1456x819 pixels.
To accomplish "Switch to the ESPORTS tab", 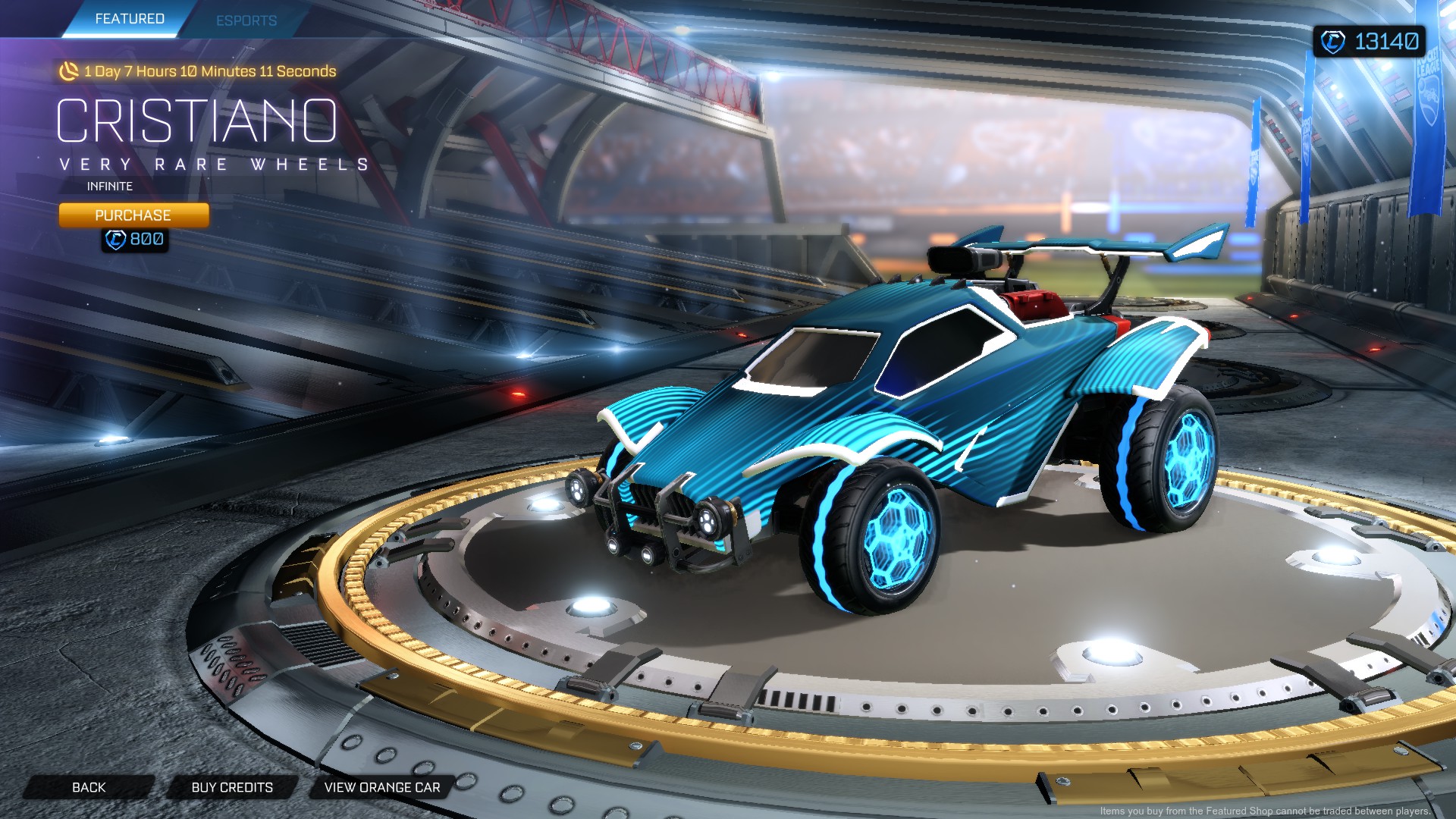I will click(246, 20).
